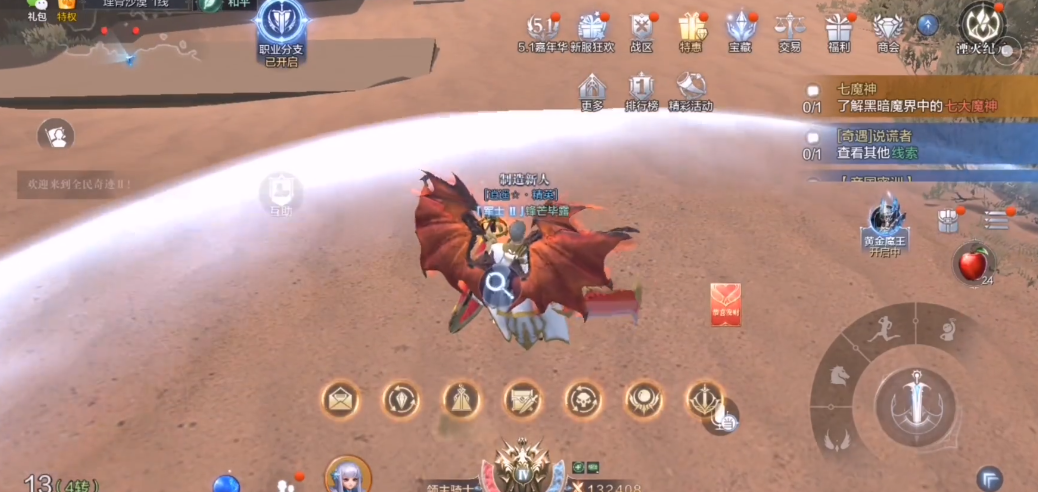Use the red apple consumable
The image size is (1038, 492).
tap(972, 263)
